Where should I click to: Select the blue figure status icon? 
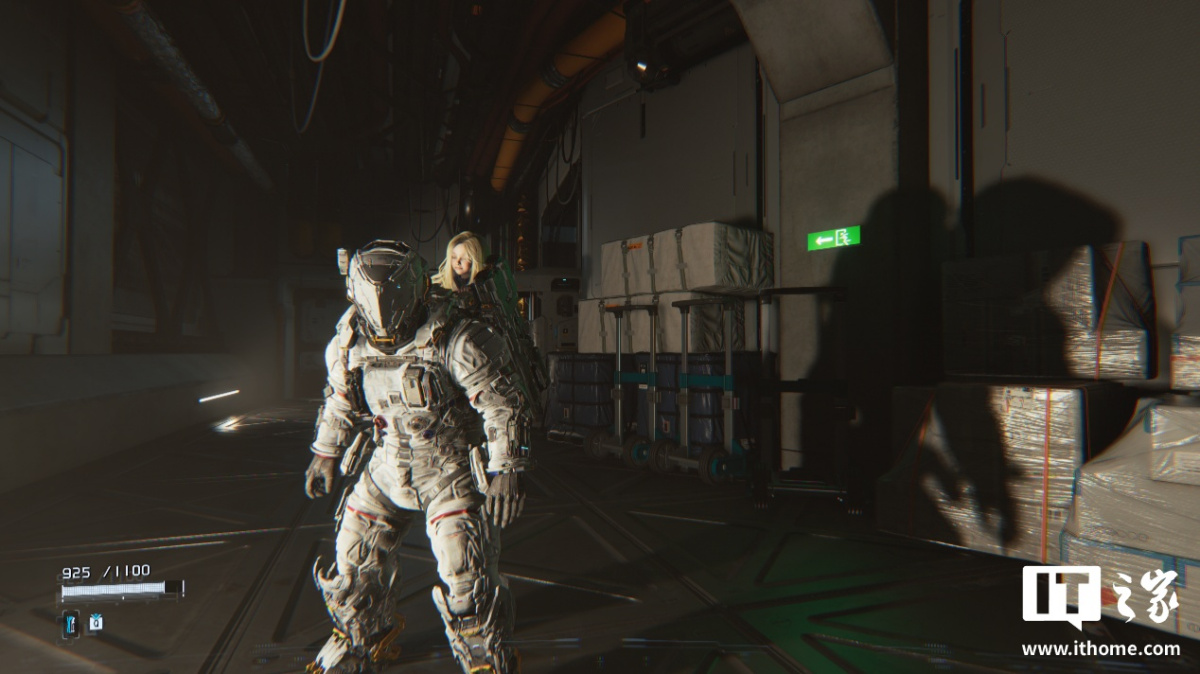pyautogui.click(x=70, y=624)
